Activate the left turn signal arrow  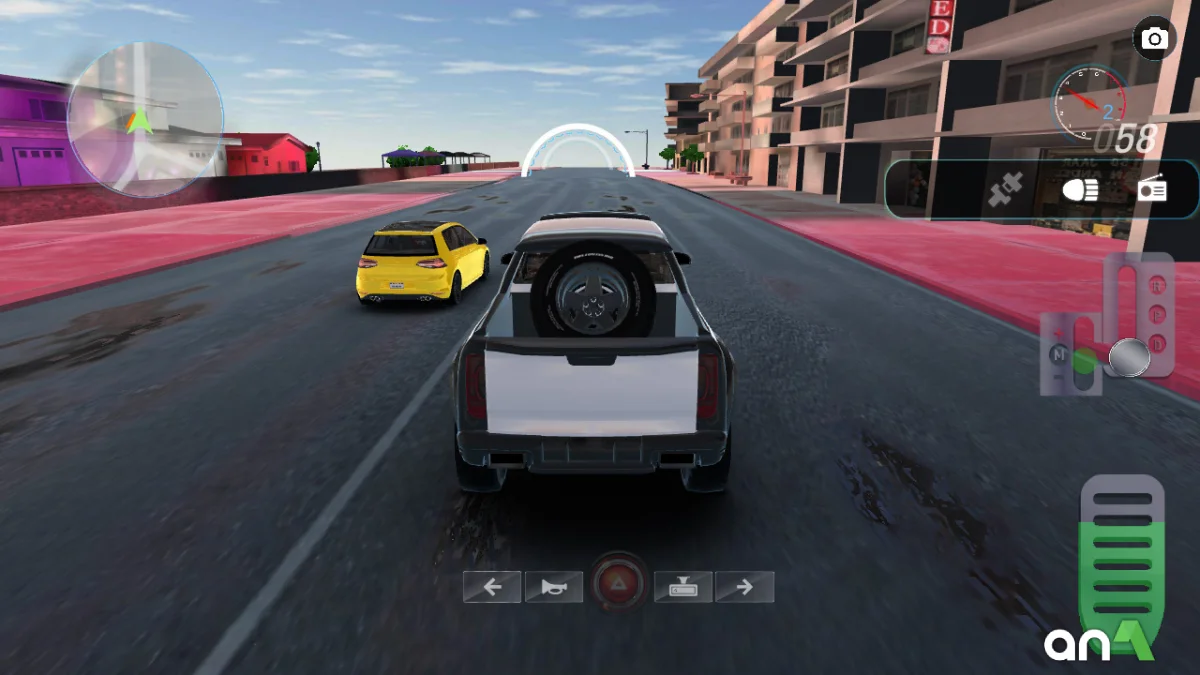492,587
